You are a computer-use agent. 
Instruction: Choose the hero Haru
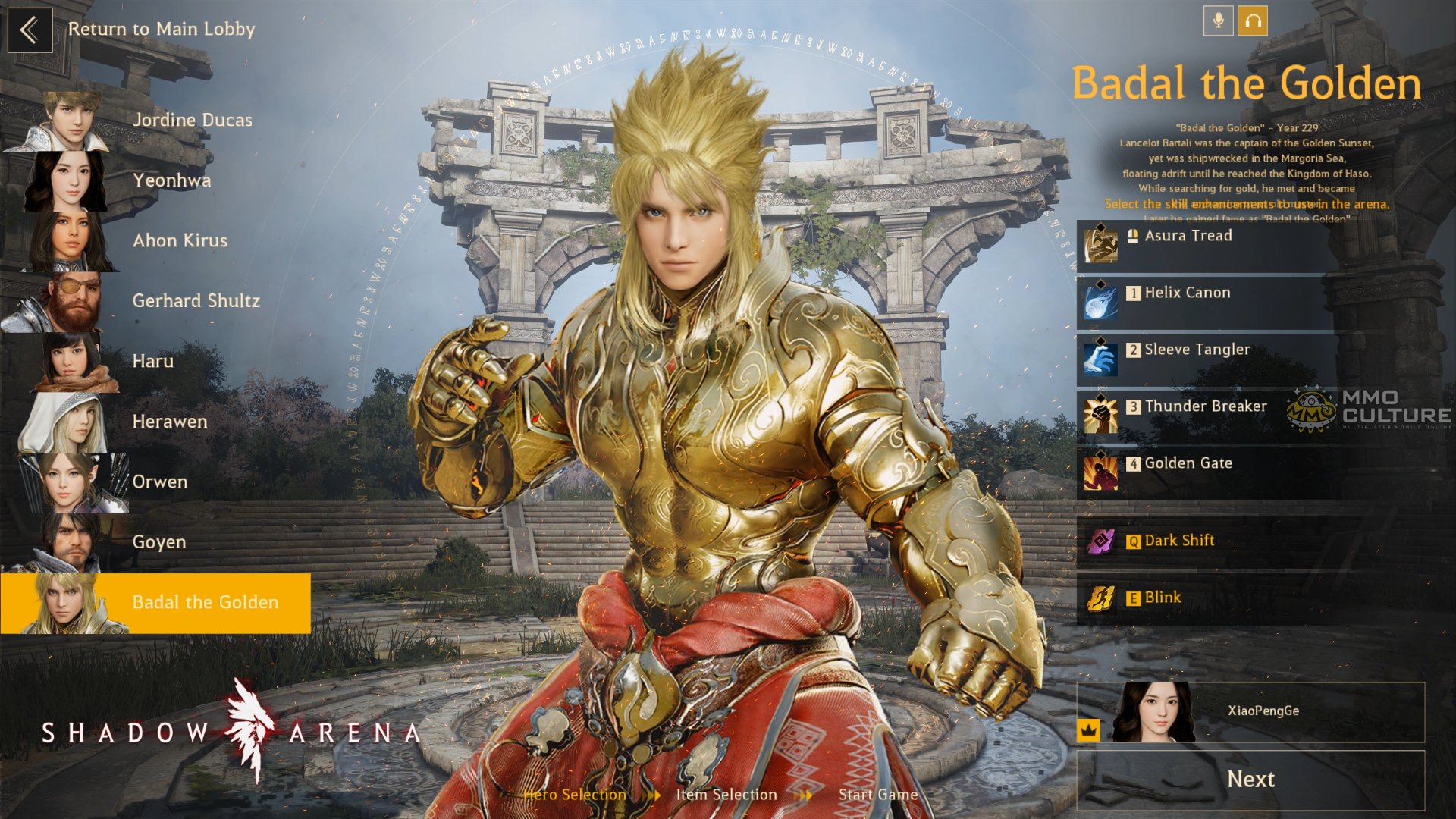coord(152,362)
